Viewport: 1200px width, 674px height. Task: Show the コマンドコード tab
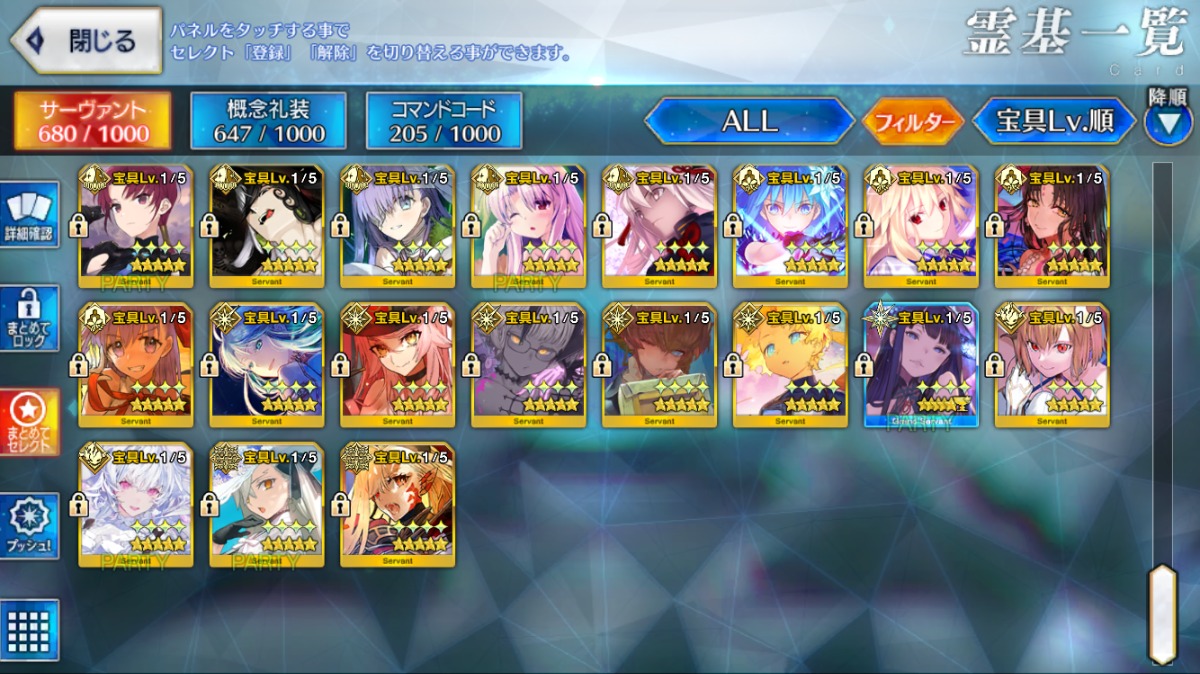[444, 121]
